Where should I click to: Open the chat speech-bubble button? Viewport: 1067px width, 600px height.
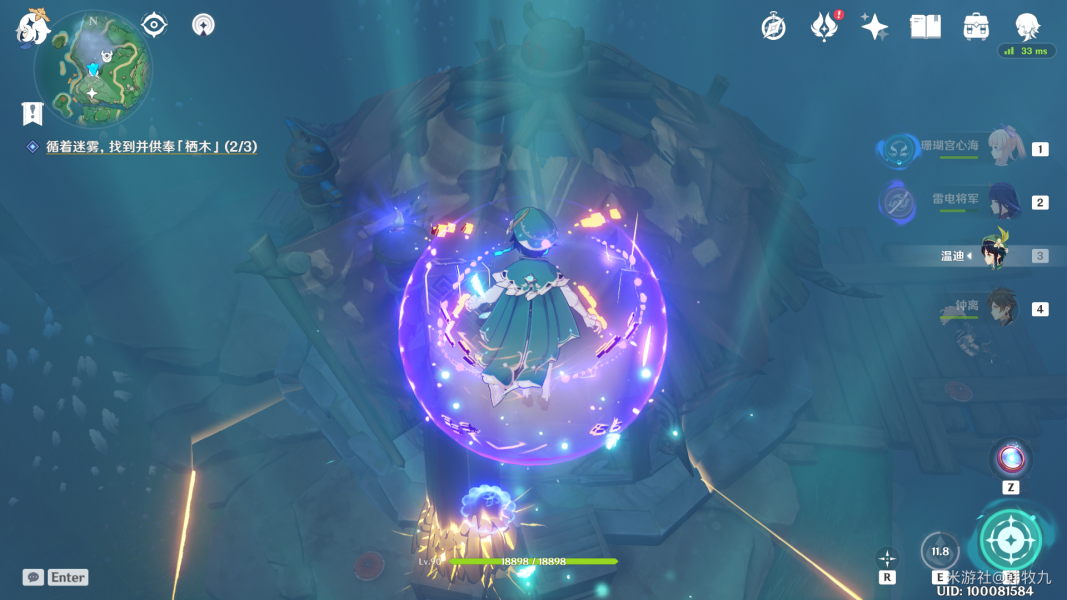tap(33, 577)
